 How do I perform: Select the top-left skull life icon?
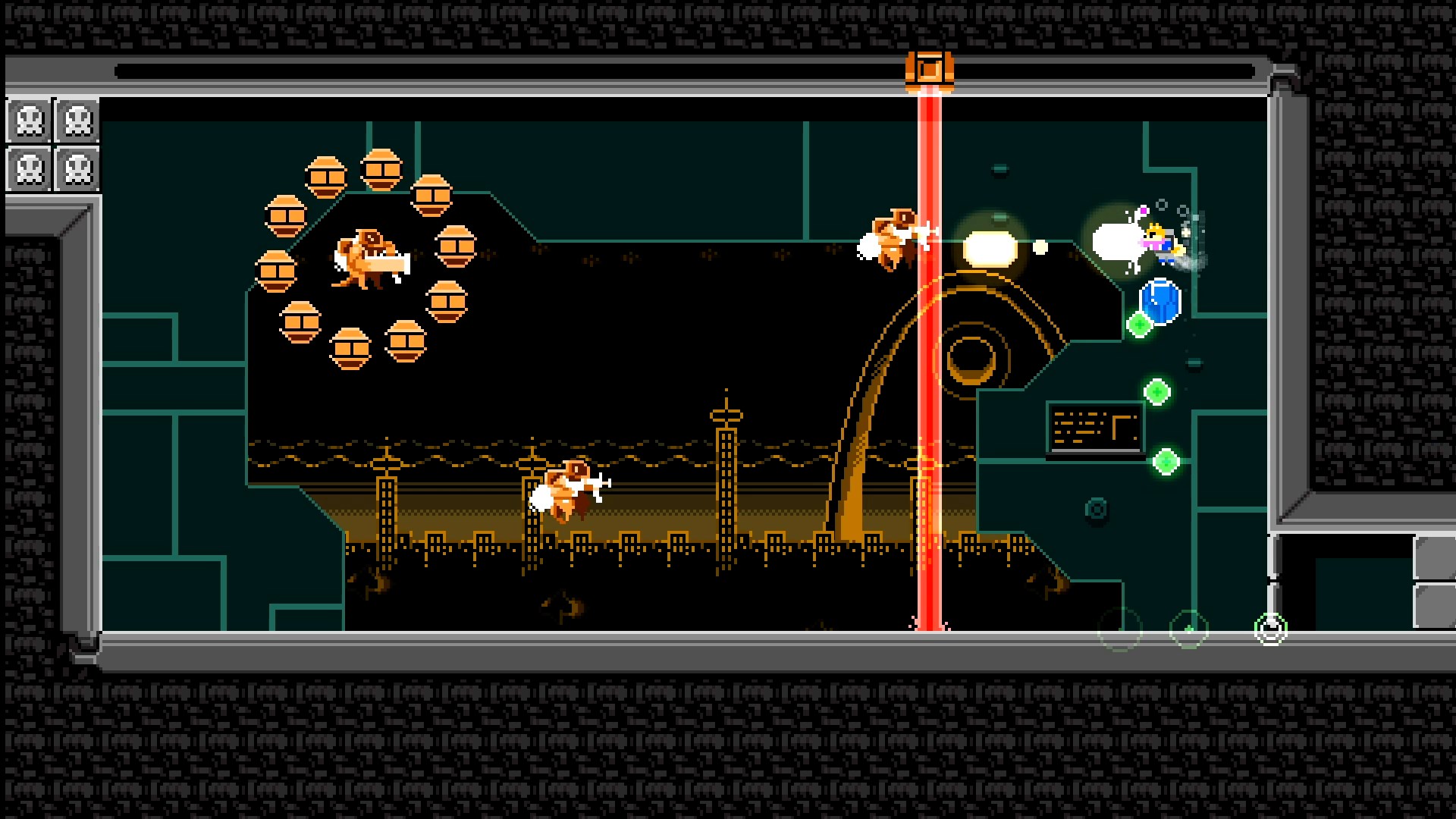[30, 120]
